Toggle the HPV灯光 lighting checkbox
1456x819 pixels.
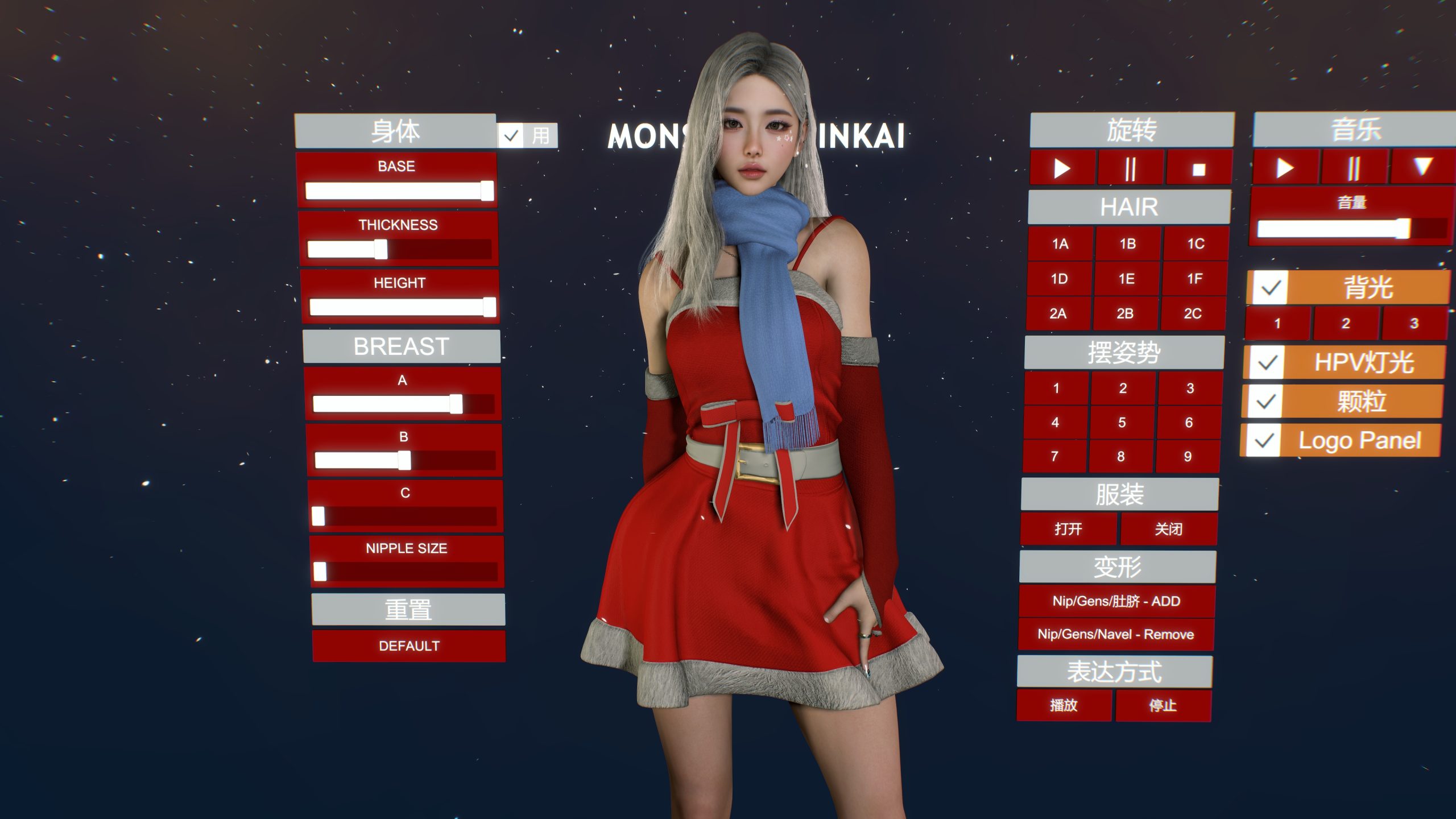pyautogui.click(x=1267, y=362)
